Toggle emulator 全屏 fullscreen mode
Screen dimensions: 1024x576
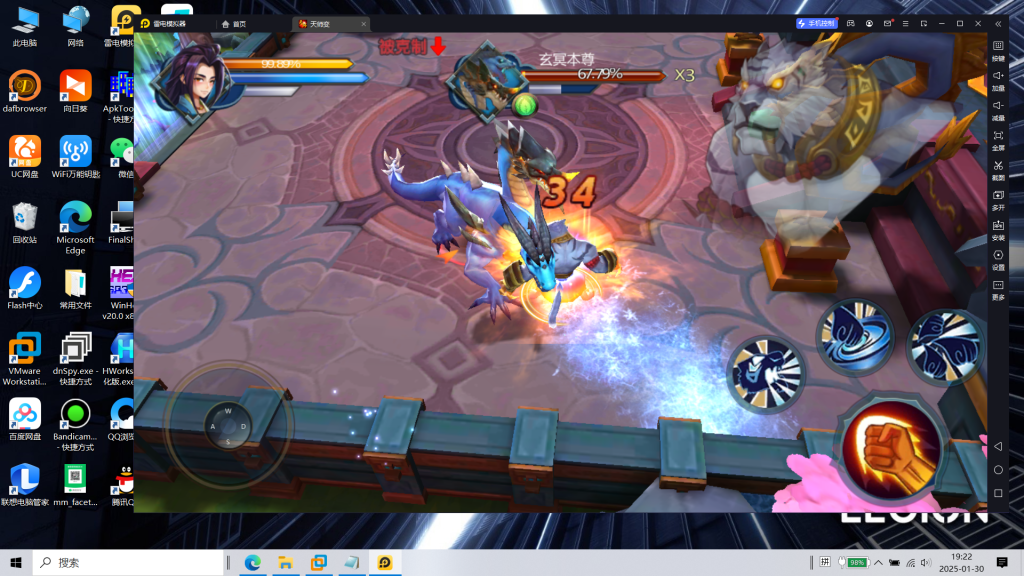tap(998, 139)
